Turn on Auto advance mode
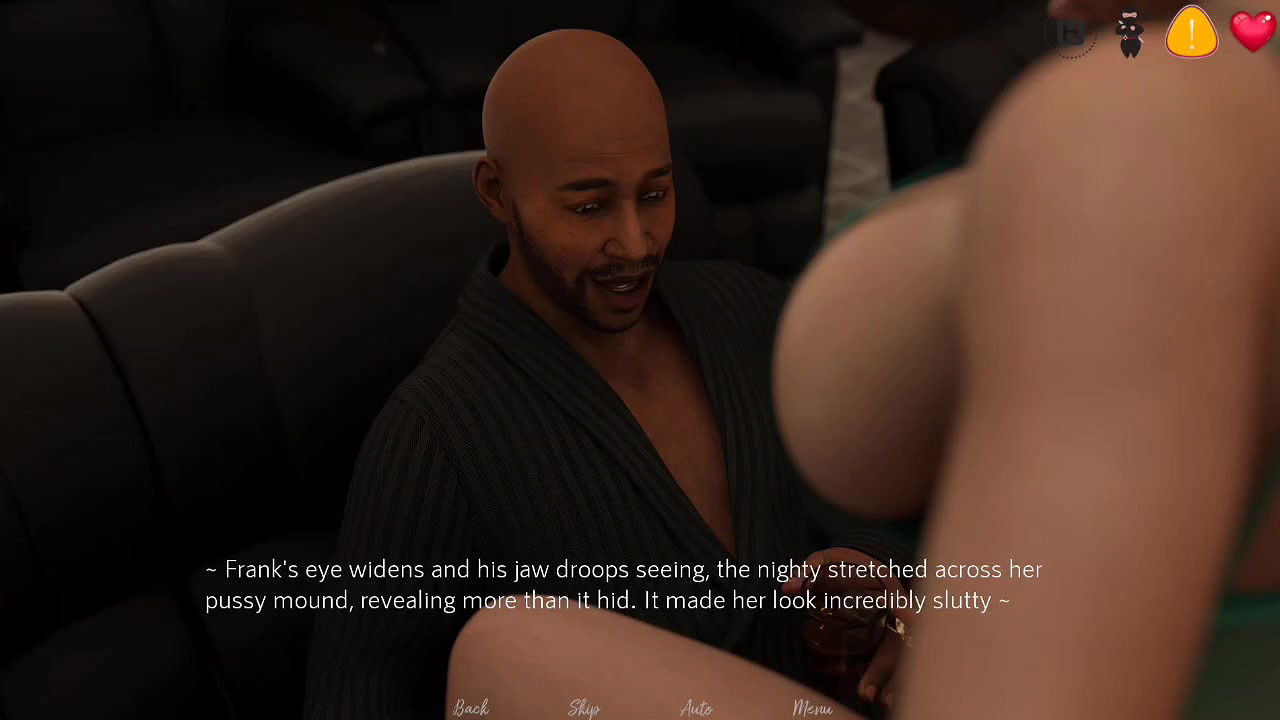This screenshot has width=1280, height=720. click(697, 708)
